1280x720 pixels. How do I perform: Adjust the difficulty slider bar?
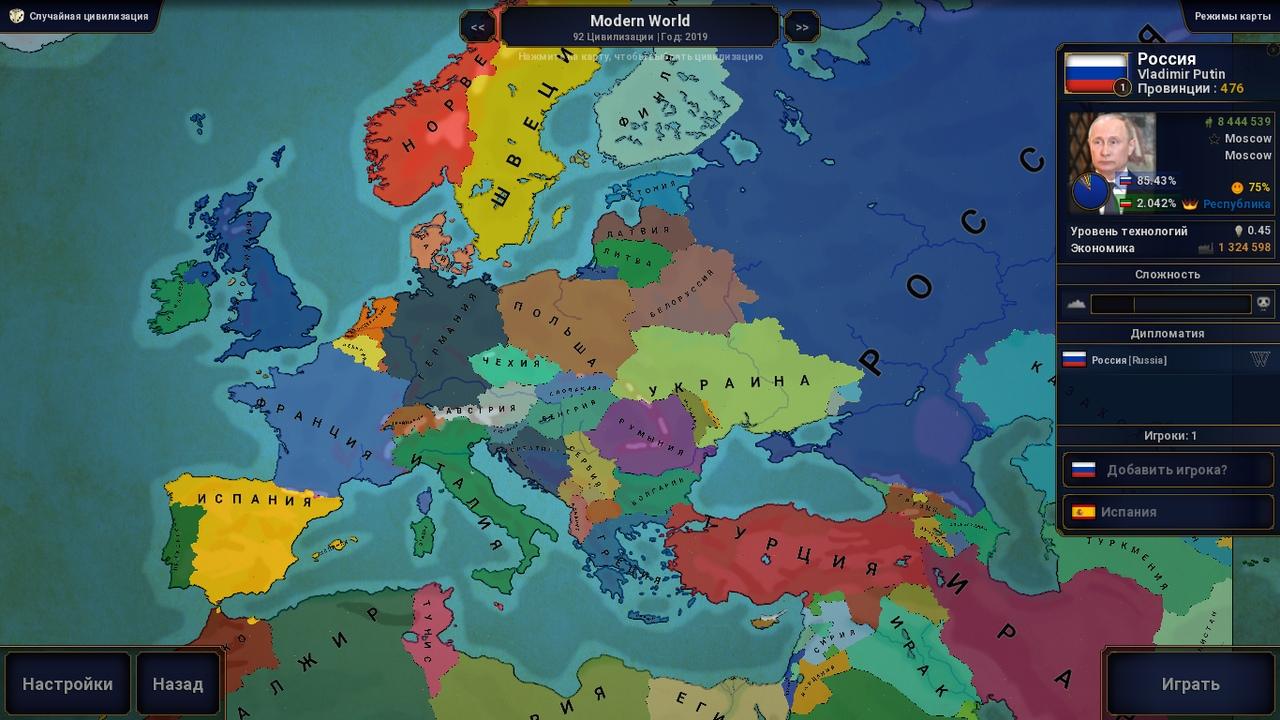[1170, 303]
